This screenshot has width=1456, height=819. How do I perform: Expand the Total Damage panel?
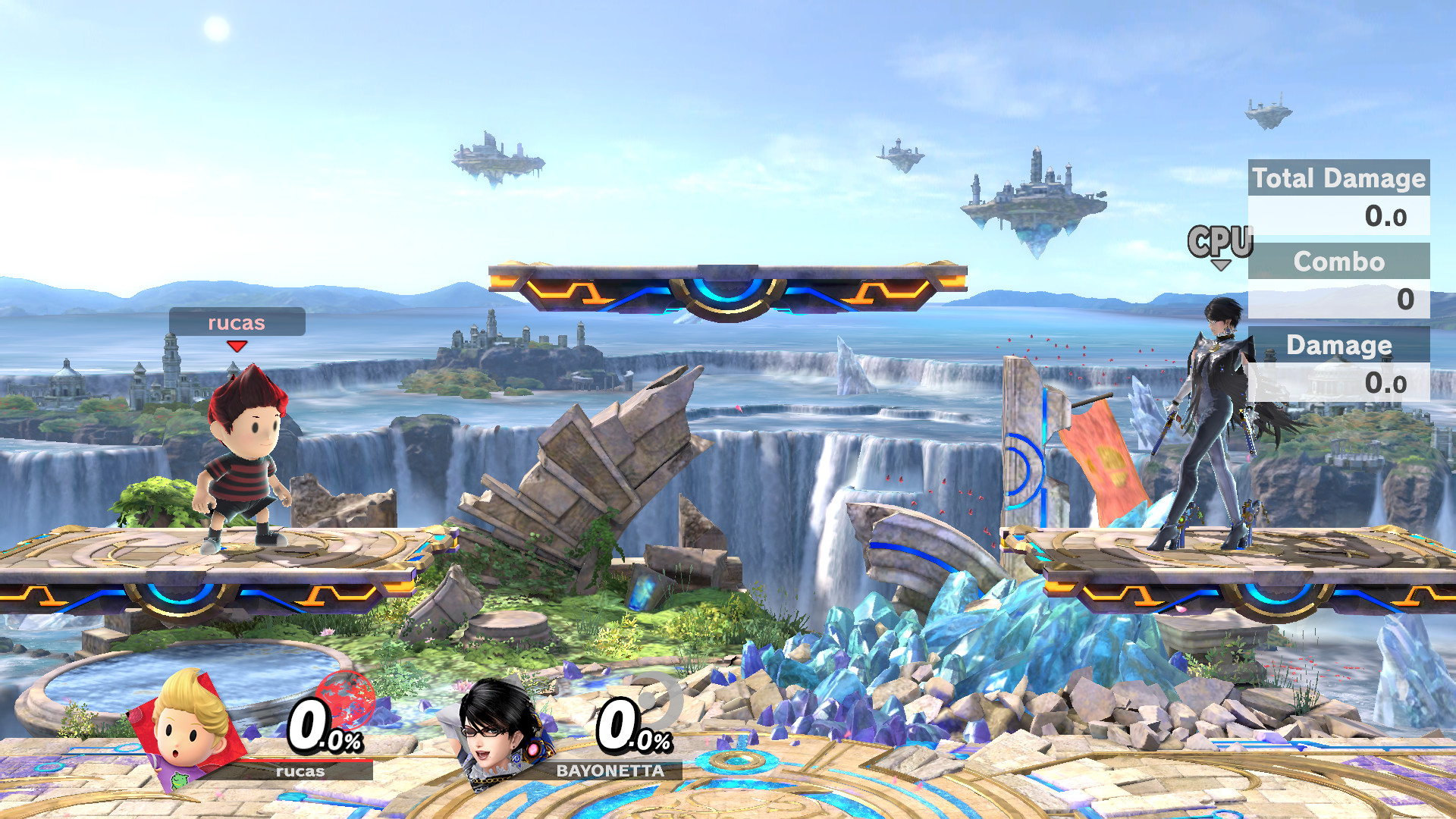[1338, 179]
